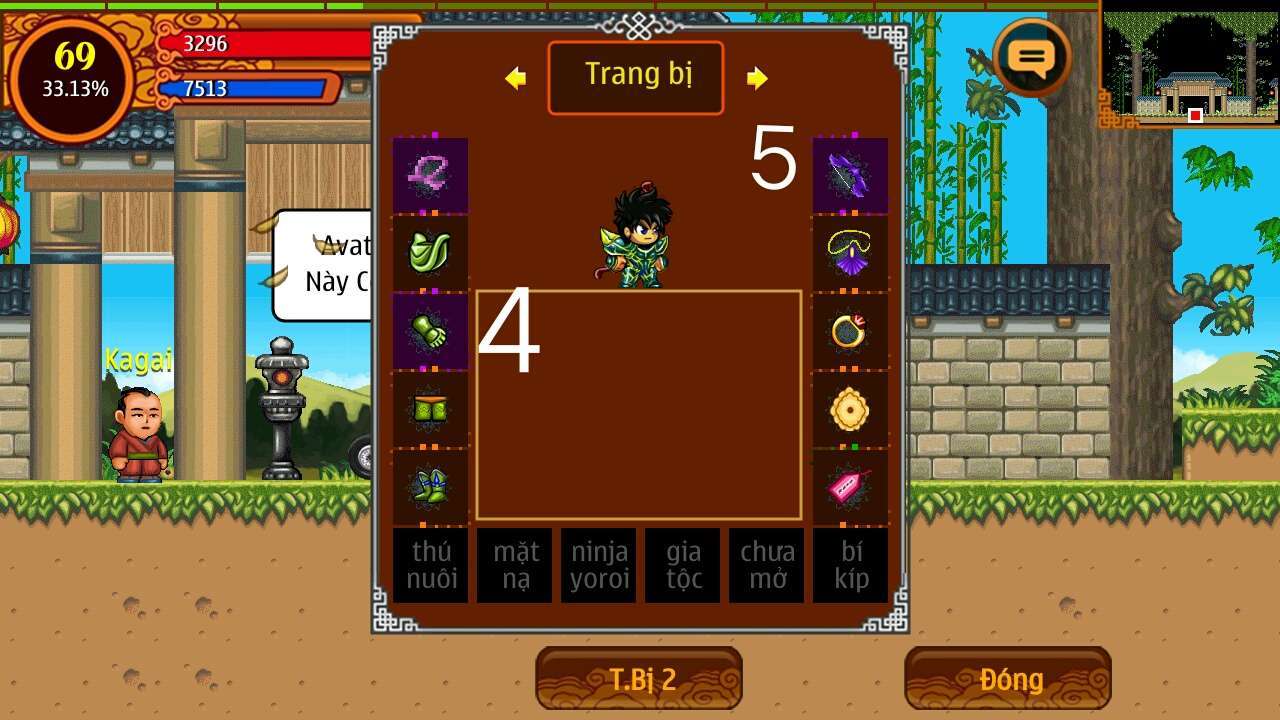Open the chat speech bubble icon
Image resolution: width=1280 pixels, height=720 pixels.
pos(1032,56)
